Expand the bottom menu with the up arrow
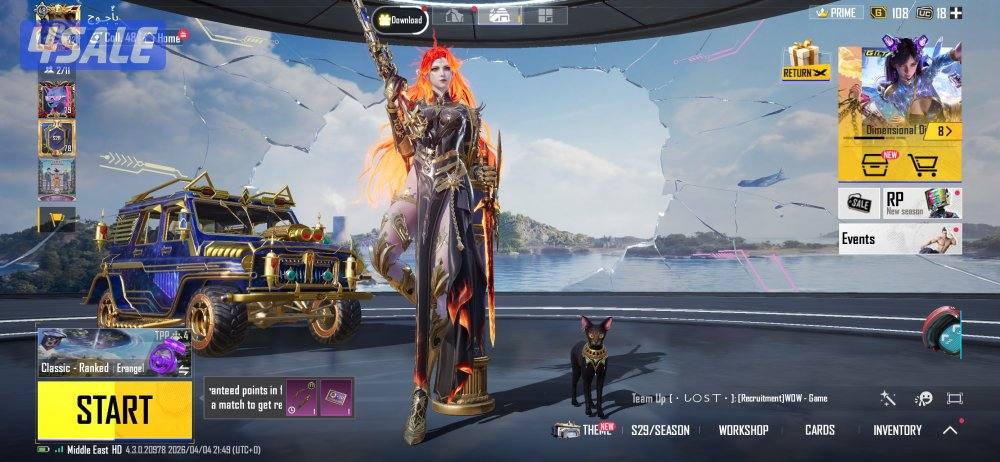The image size is (1000, 462). coord(950,430)
